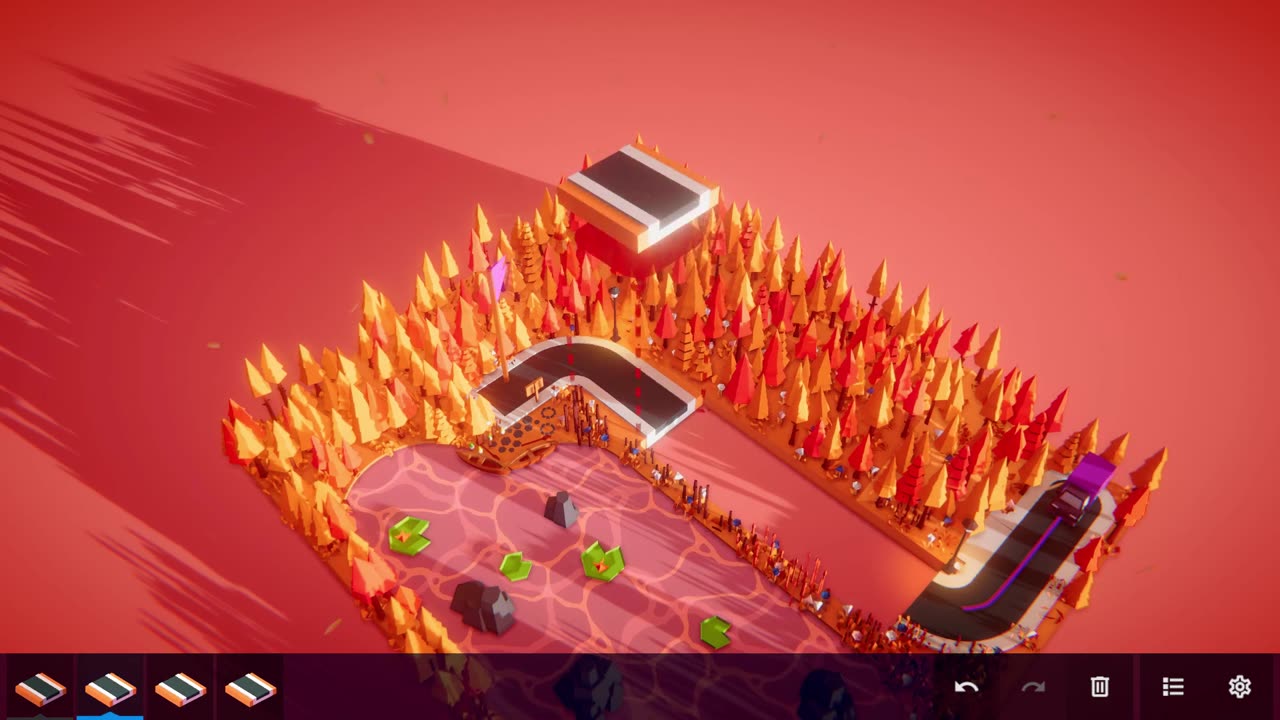Click the greyed-out redo arrow
The width and height of the screenshot is (1280, 720).
click(1033, 687)
